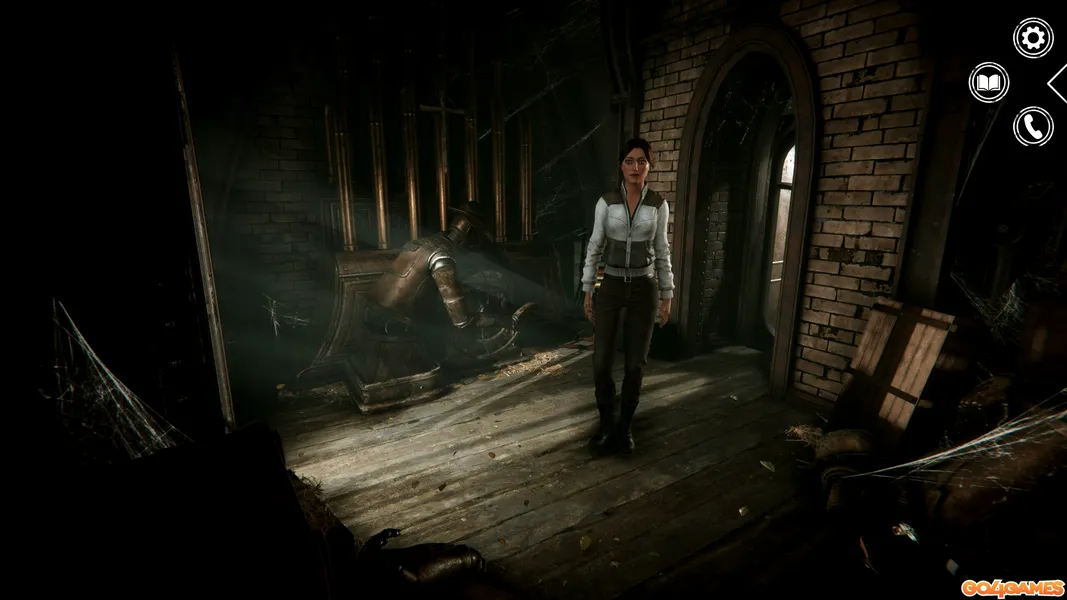
Task: Open the settings gear icon
Action: [x=1033, y=38]
